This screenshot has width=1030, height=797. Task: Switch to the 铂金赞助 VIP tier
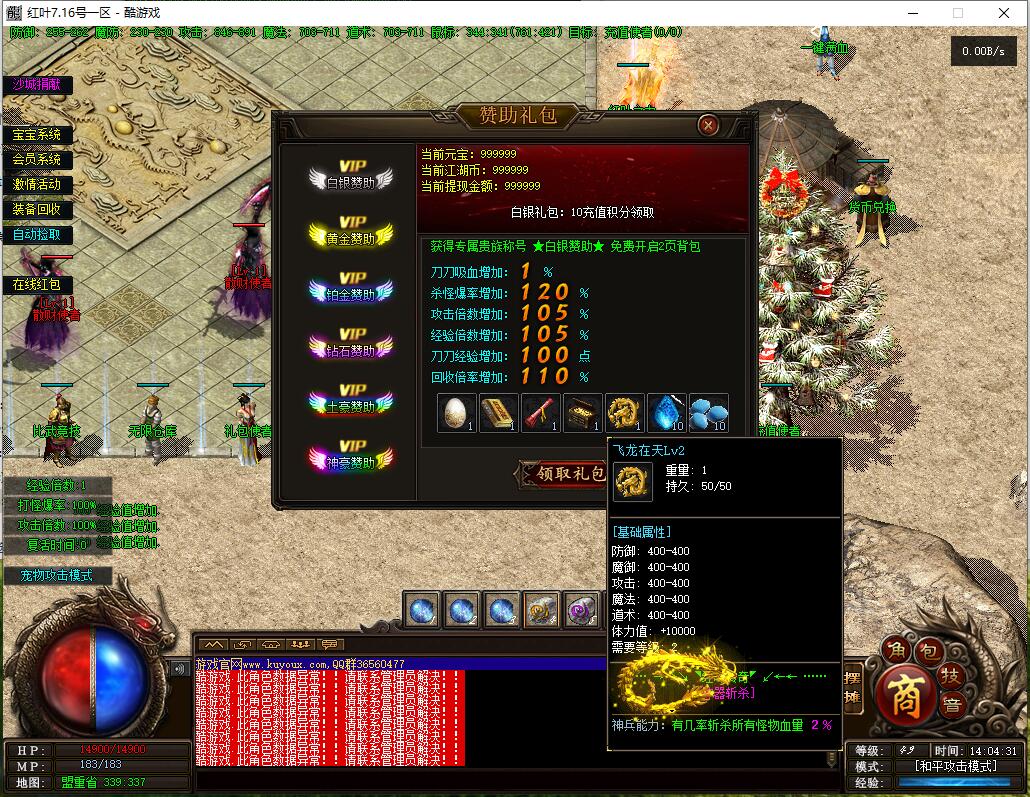(x=350, y=289)
